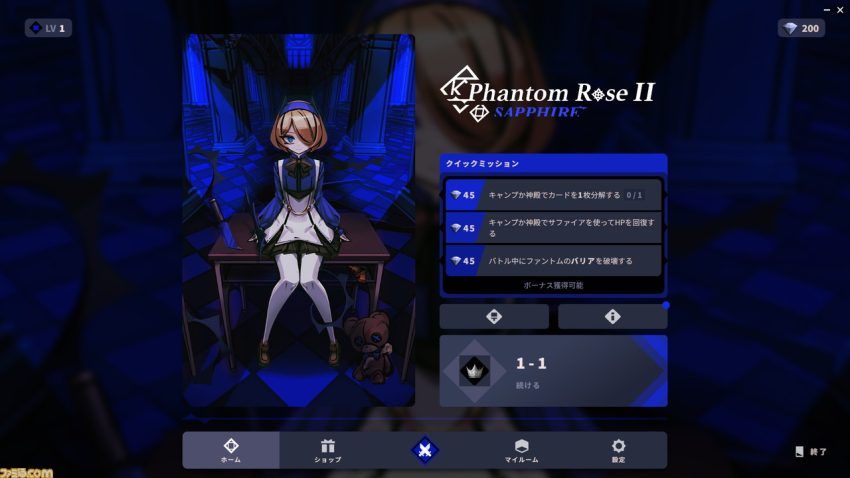Screen dimensions: 850x478
Task: Click the trophy diamond button beside the info button
Action: click(494, 317)
